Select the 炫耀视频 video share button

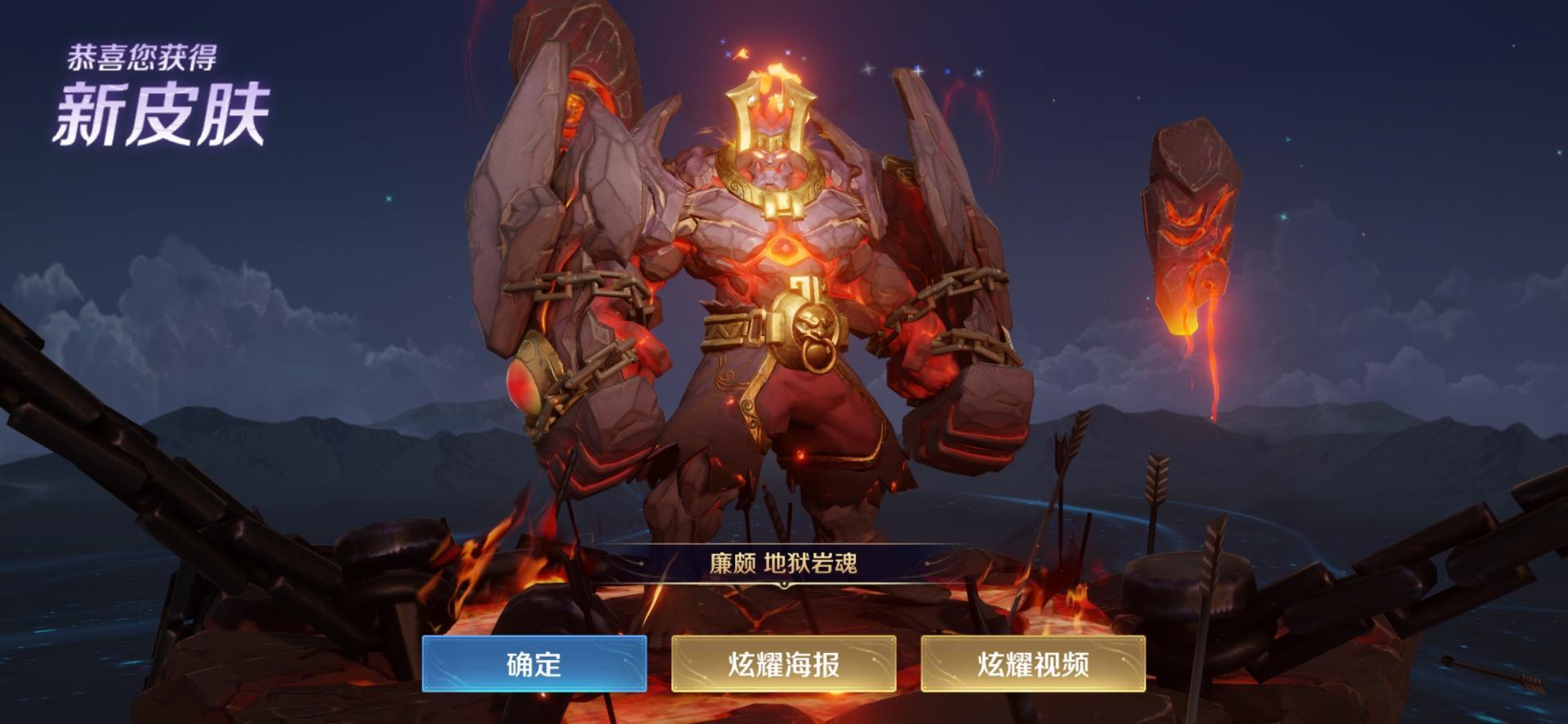[1033, 664]
